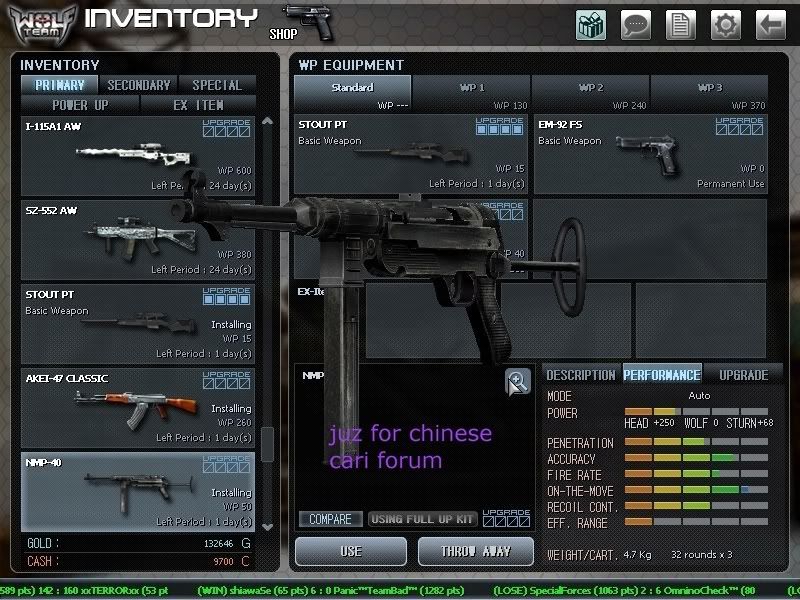Select the AKEI-47 Classic rifle
800x600 pixels.
[138, 407]
